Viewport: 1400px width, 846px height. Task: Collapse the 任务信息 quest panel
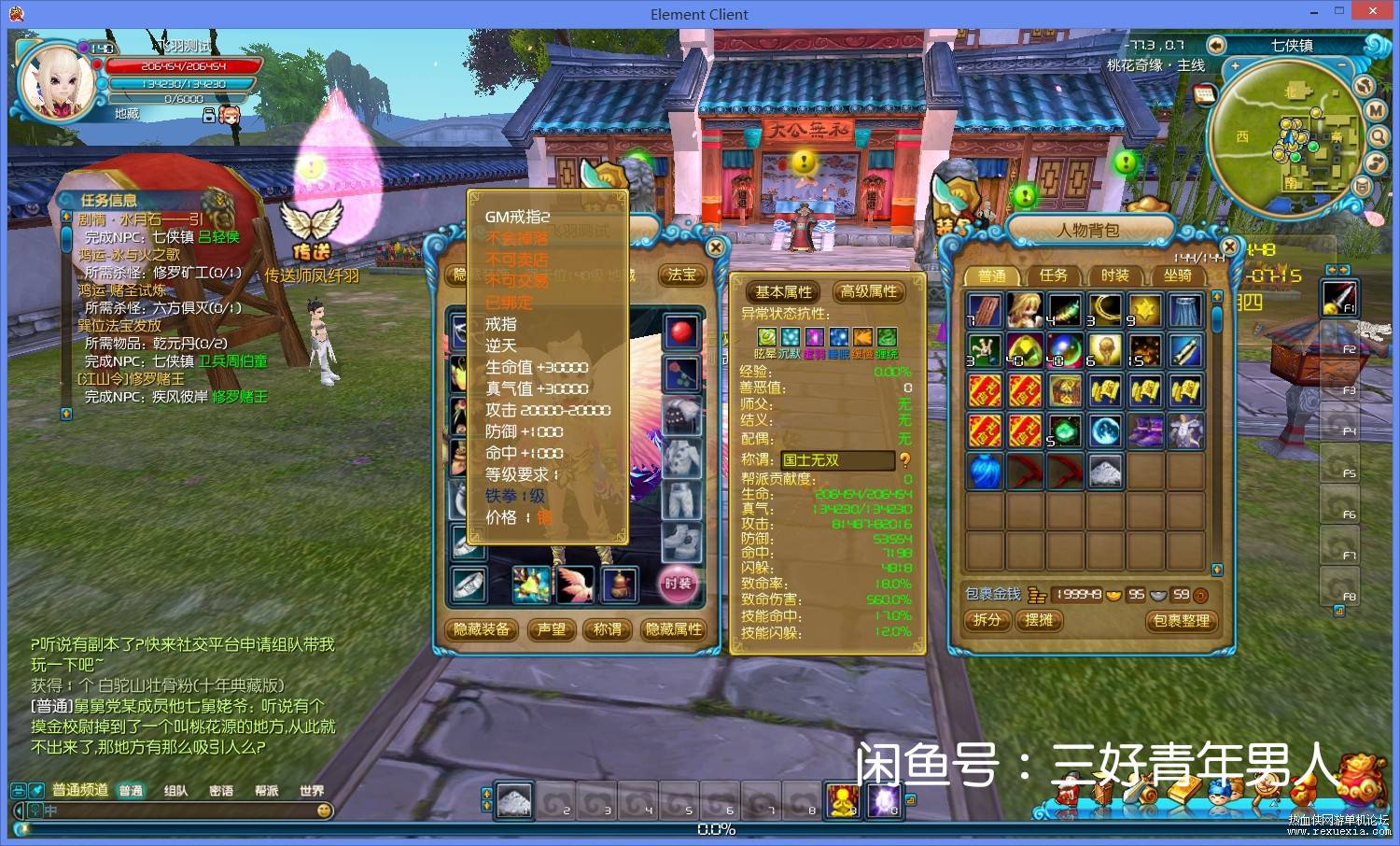(x=219, y=200)
